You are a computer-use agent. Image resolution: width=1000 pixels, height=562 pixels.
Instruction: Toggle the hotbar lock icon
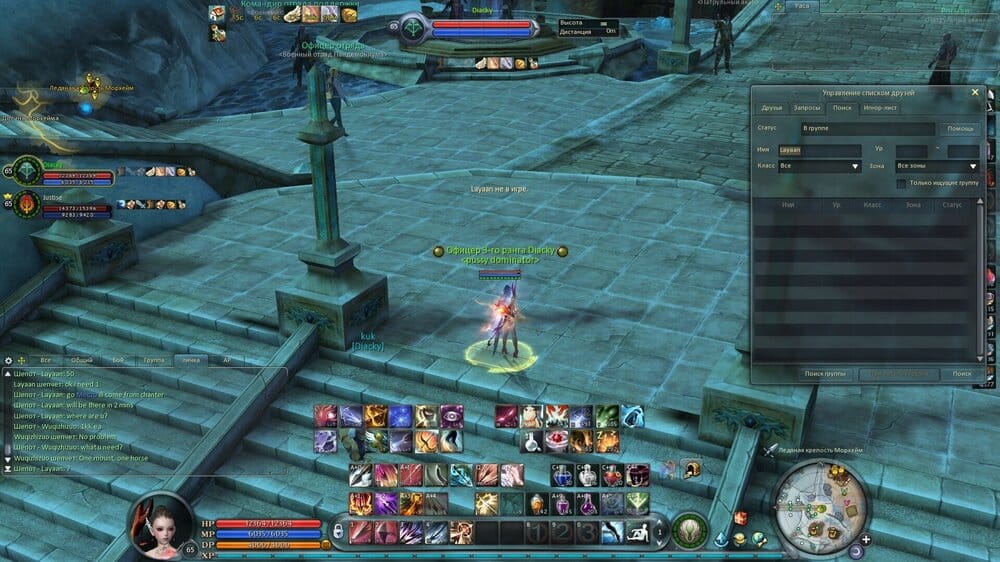[338, 530]
